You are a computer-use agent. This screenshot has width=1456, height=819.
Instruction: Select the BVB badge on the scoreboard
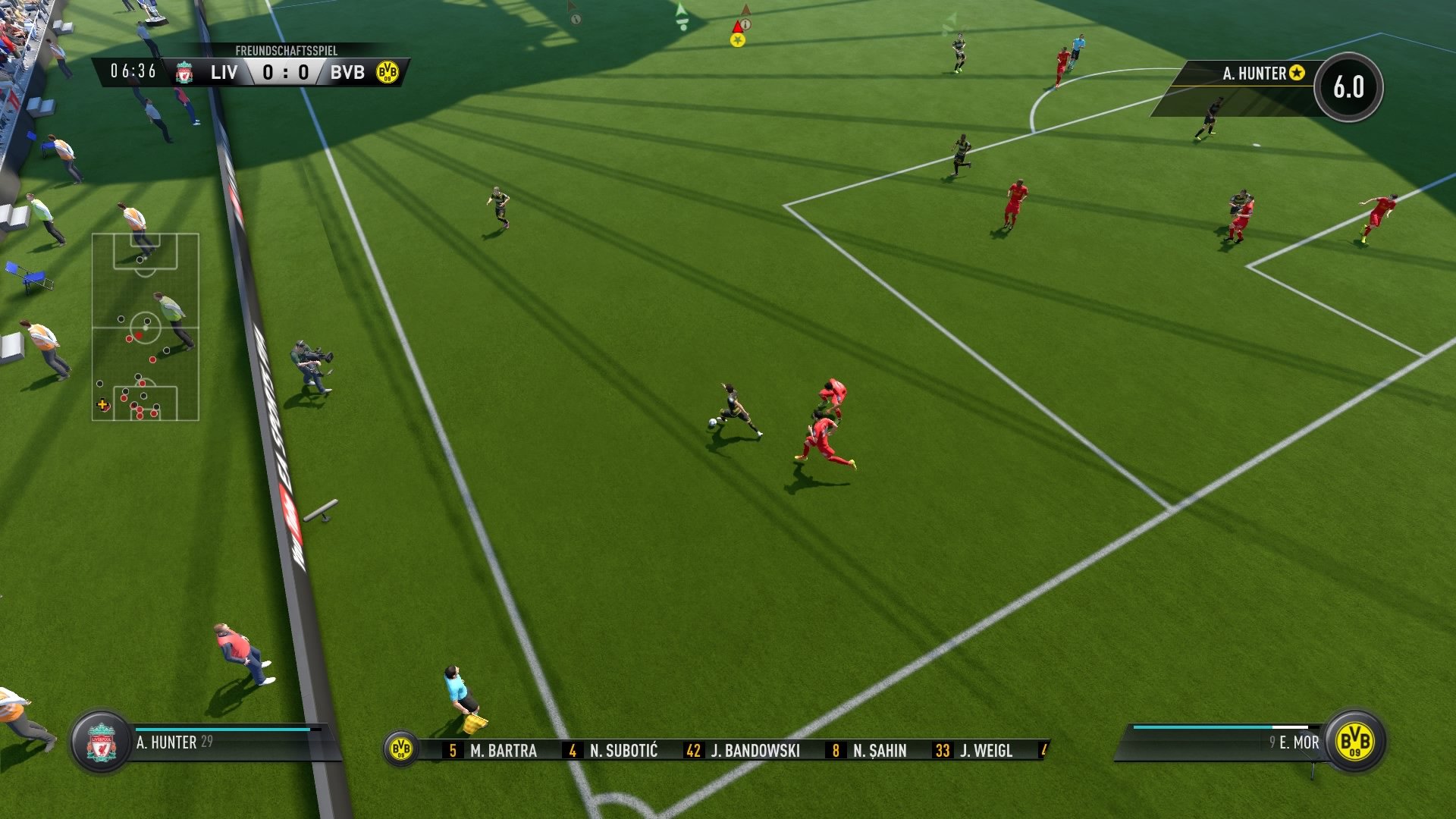pyautogui.click(x=387, y=73)
